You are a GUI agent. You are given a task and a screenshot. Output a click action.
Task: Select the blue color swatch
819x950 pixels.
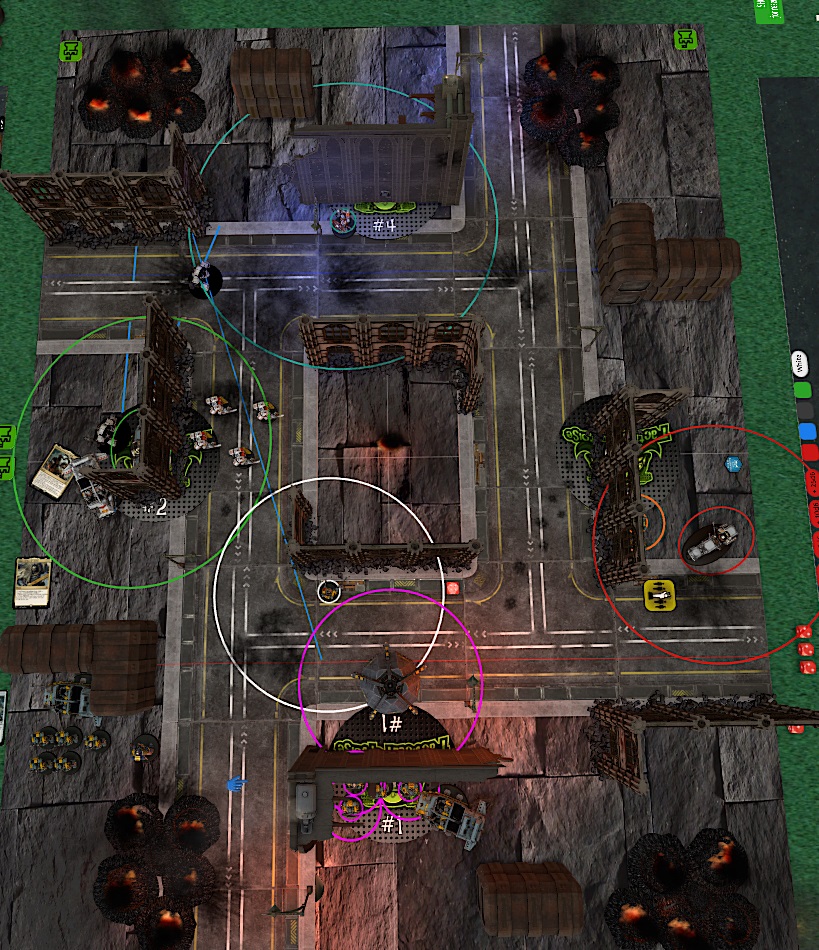(808, 432)
